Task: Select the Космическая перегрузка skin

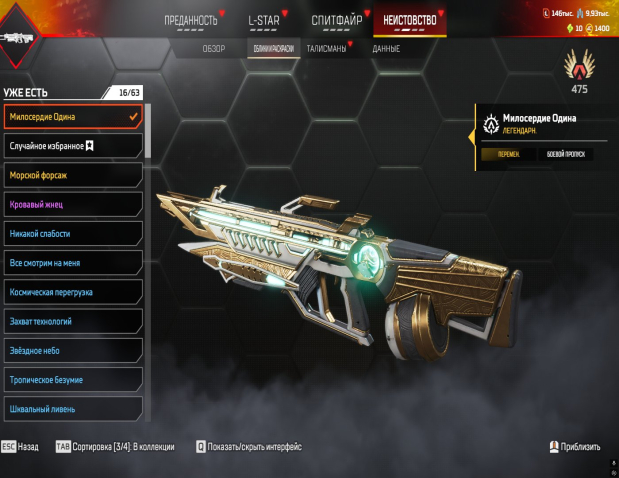Action: 73,292
